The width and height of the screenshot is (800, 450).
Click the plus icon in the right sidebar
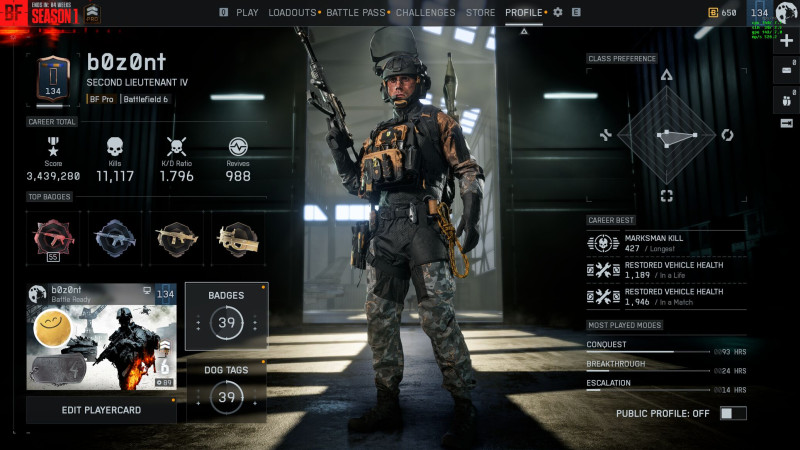tap(787, 41)
